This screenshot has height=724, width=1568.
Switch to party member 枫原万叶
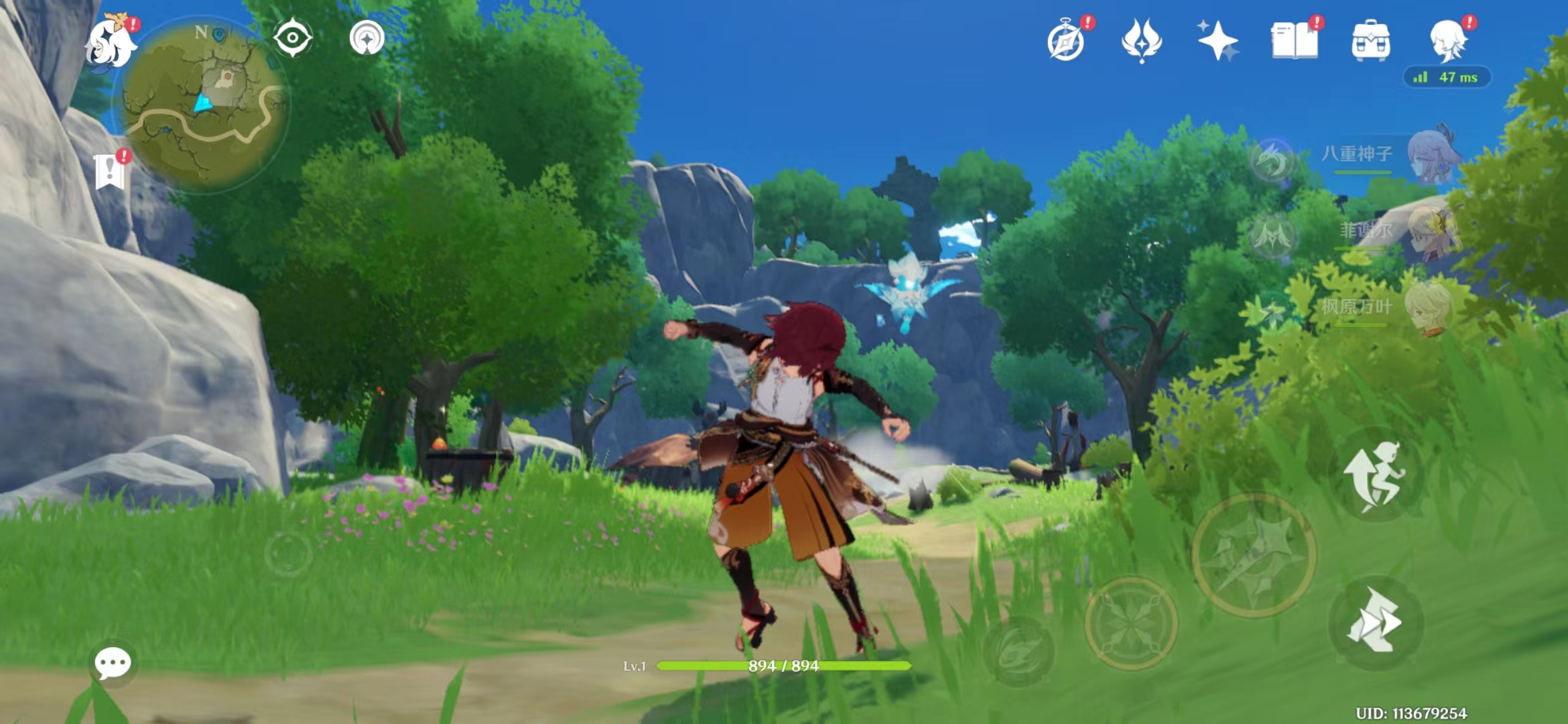pos(1387,308)
